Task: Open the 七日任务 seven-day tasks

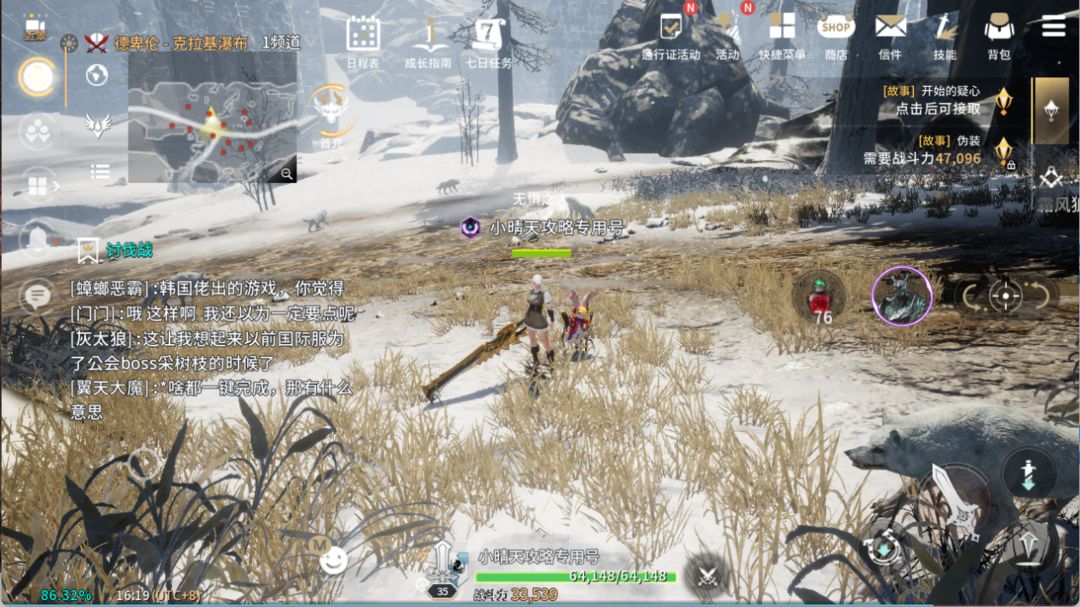Action: tap(489, 38)
